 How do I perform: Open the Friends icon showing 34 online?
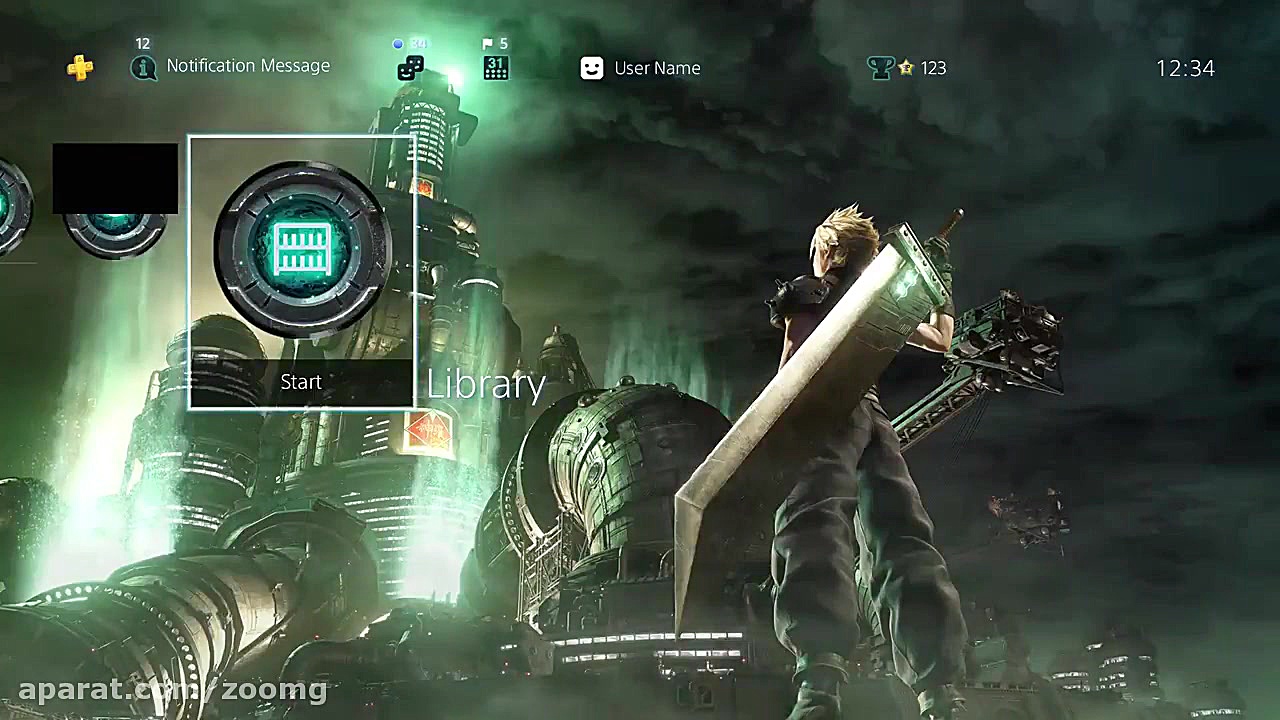tap(410, 68)
